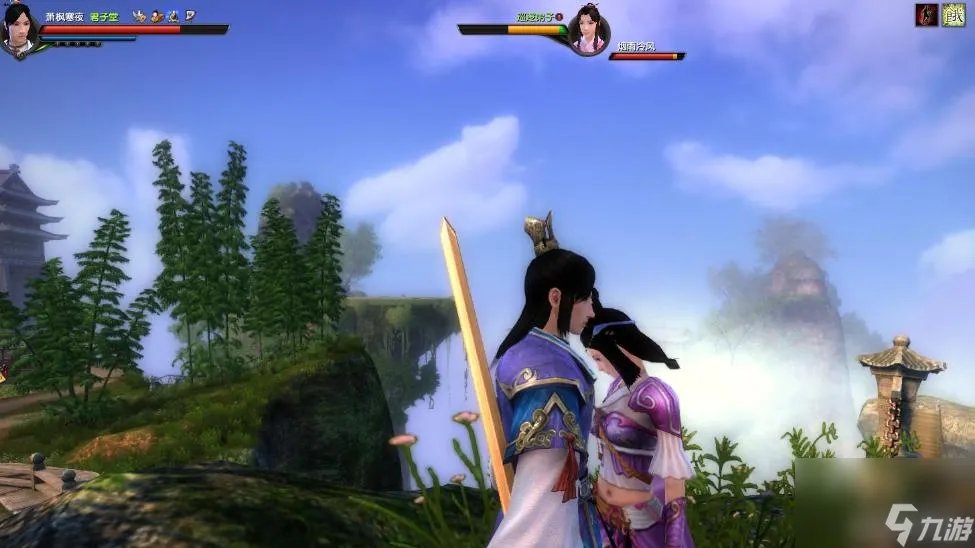Click the dark red flame buff icon
The height and width of the screenshot is (548, 975).
click(x=927, y=15)
